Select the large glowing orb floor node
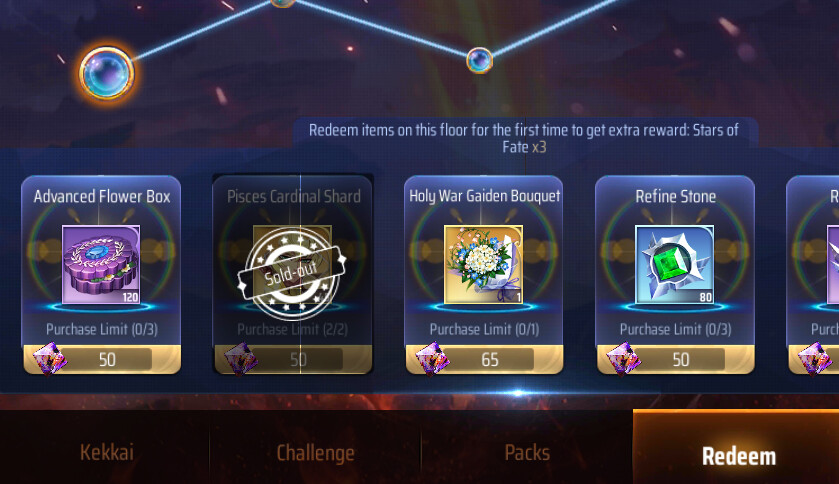The image size is (839, 484). (106, 72)
